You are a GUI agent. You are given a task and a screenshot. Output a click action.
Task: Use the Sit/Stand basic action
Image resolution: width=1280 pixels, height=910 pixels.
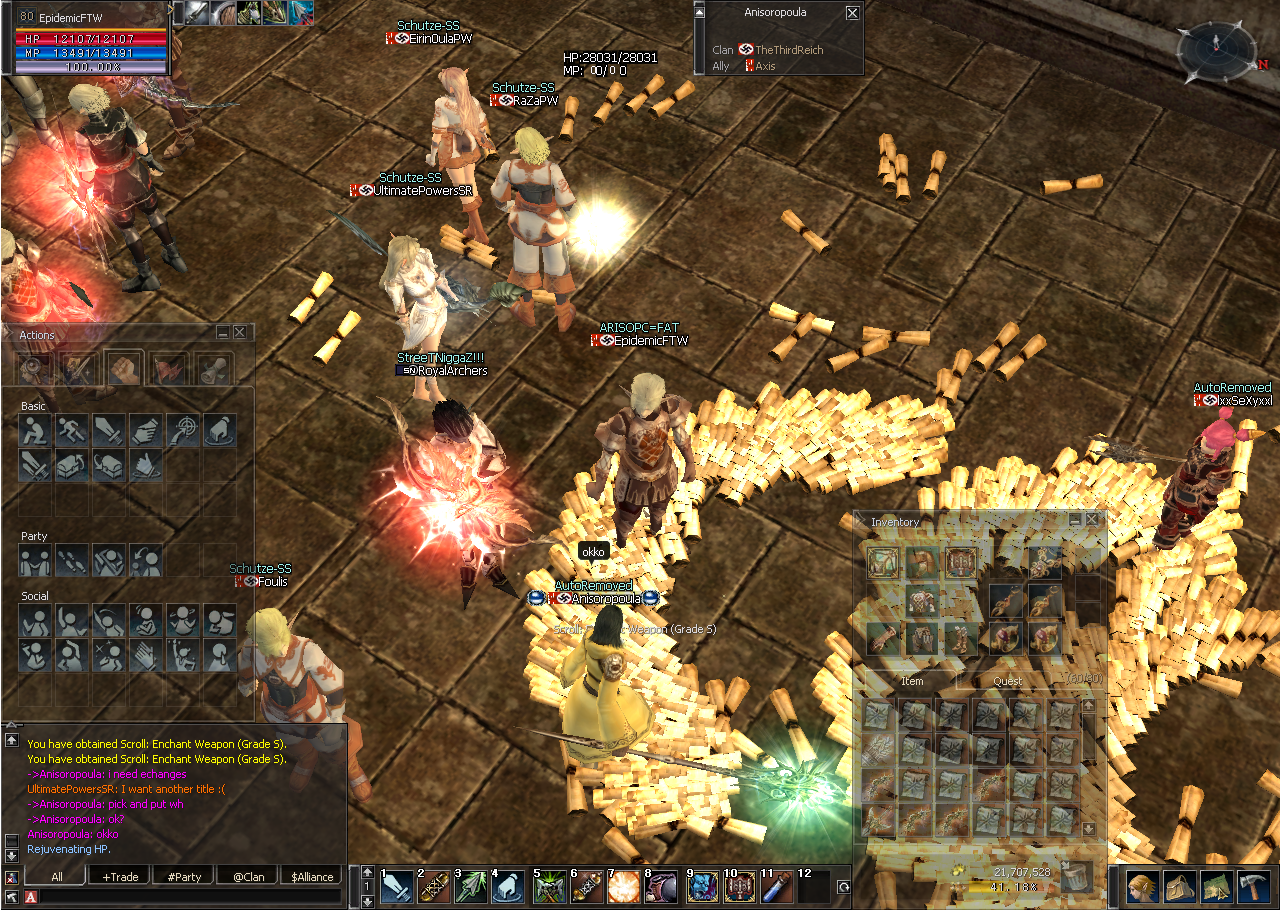point(35,431)
